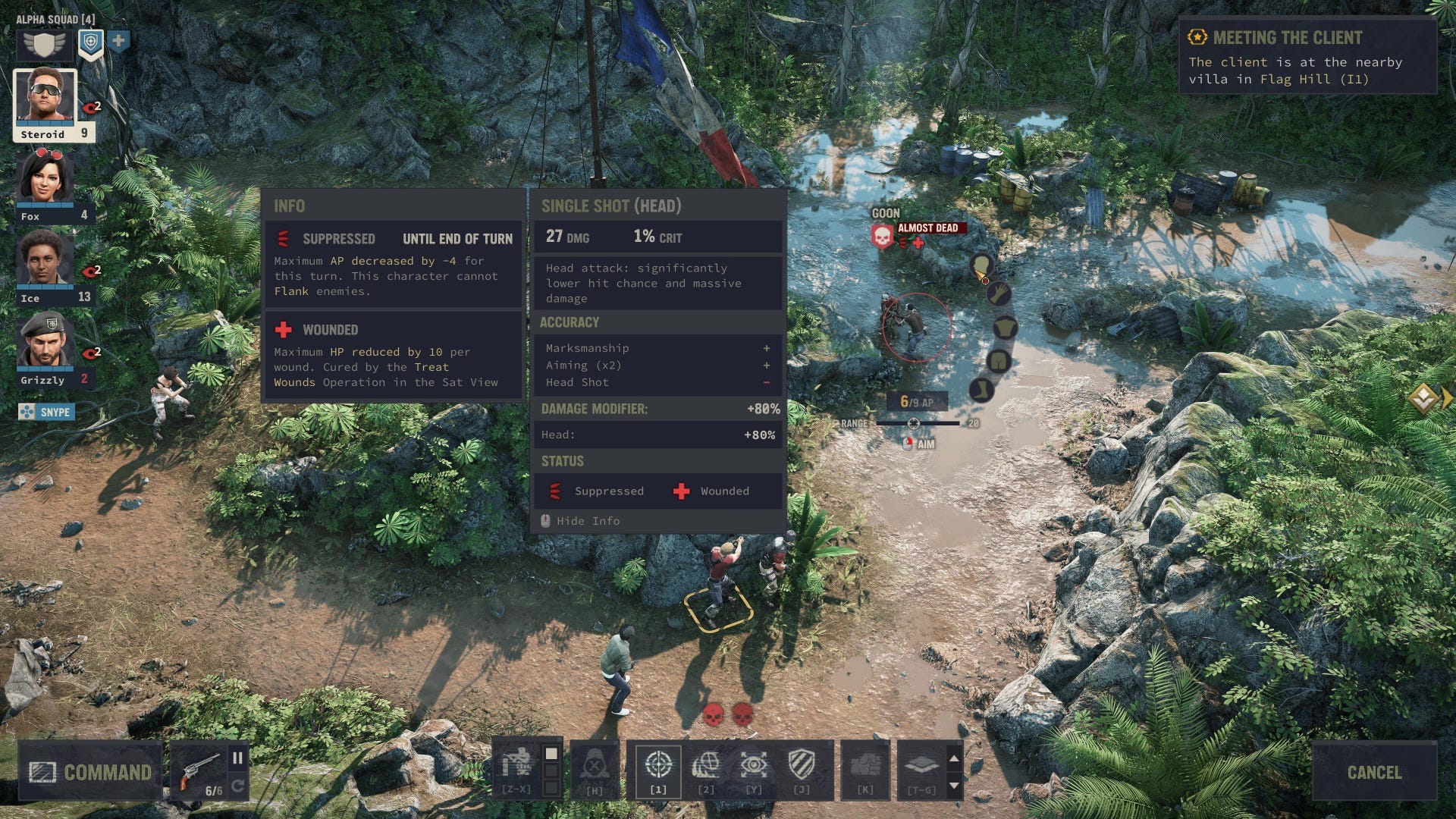Target the enemy's legs body part
The image size is (1456, 819).
coord(981,390)
